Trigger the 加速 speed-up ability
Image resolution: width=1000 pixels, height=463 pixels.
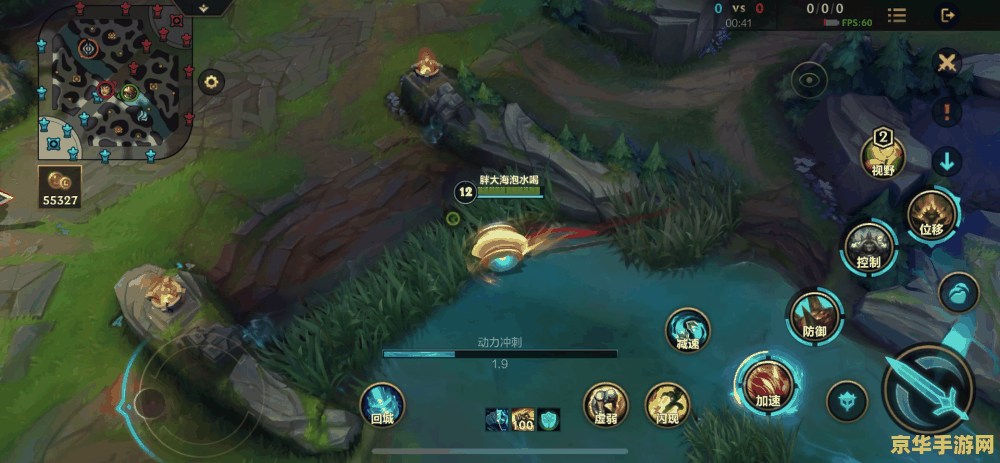[x=765, y=384]
